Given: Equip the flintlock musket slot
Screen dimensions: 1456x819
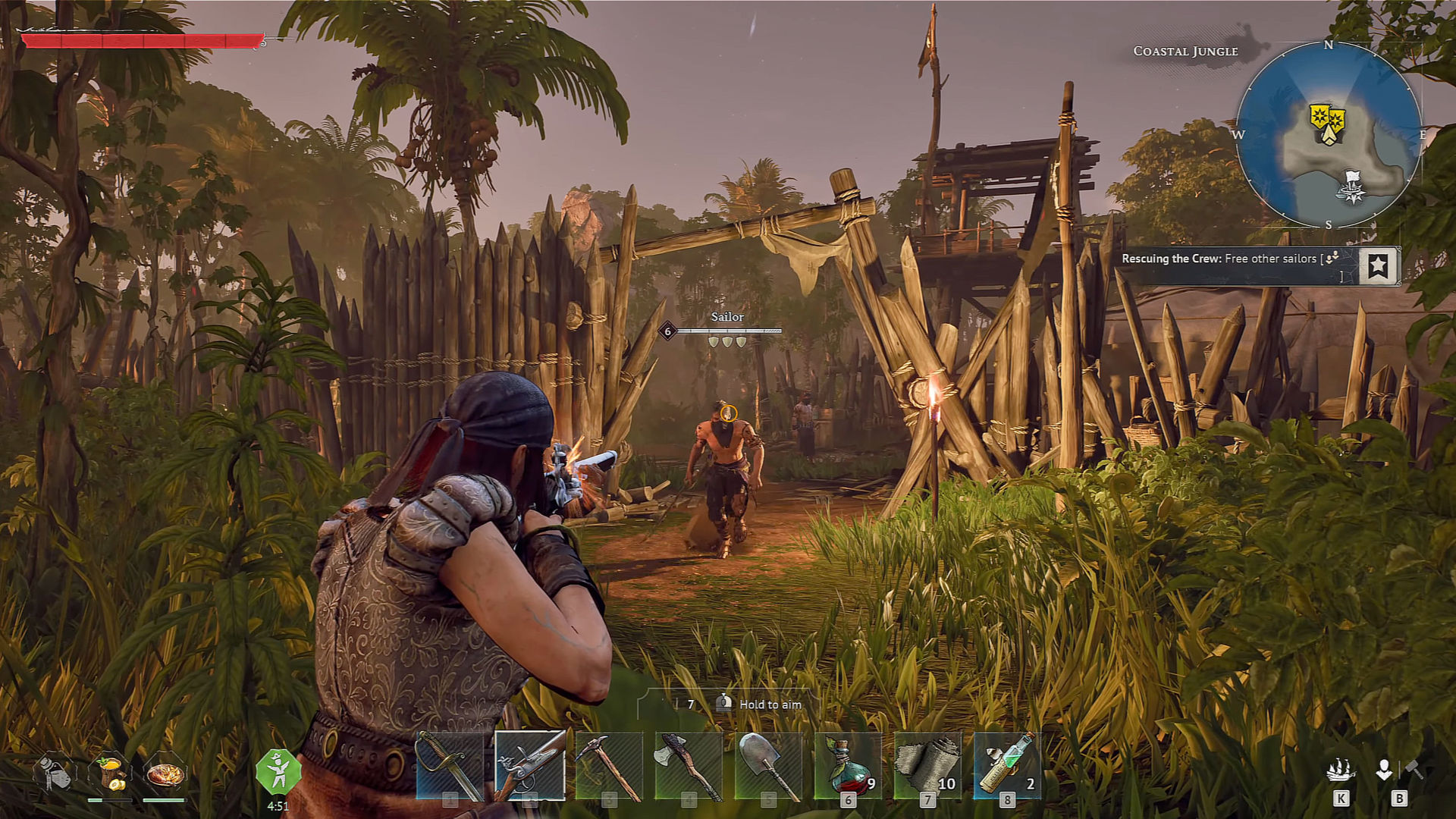Looking at the screenshot, I should point(529,764).
